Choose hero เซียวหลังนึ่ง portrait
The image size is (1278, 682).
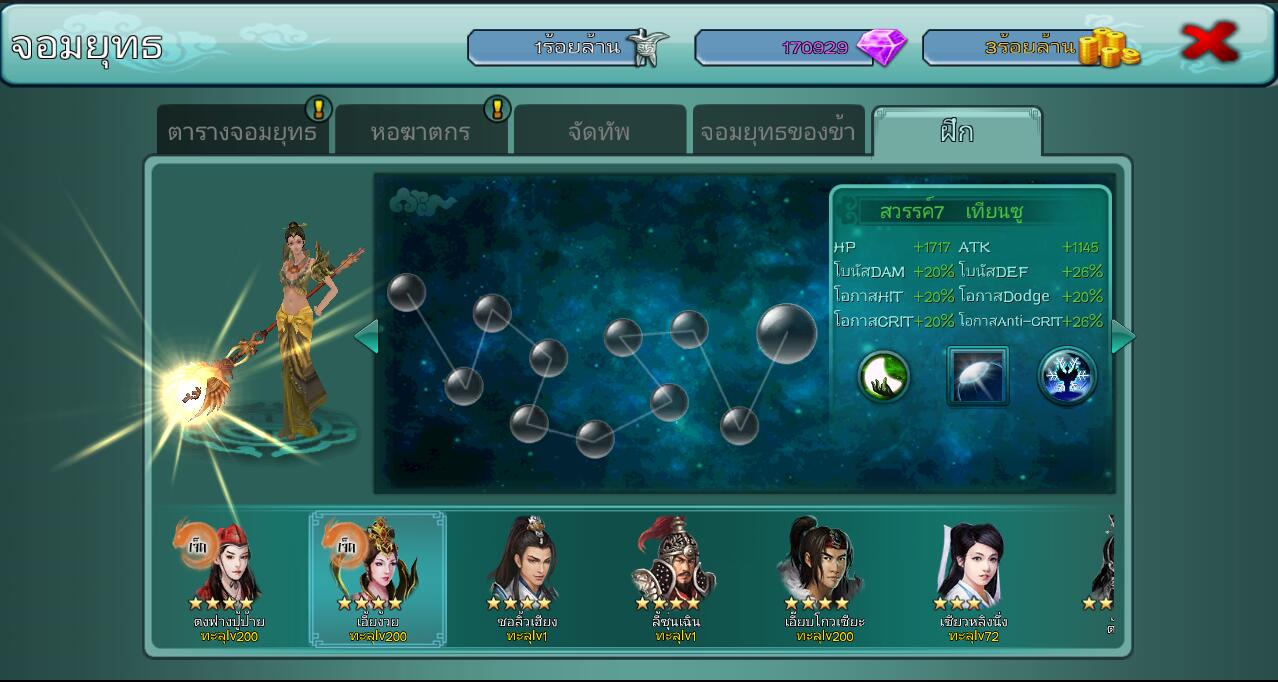[x=970, y=560]
